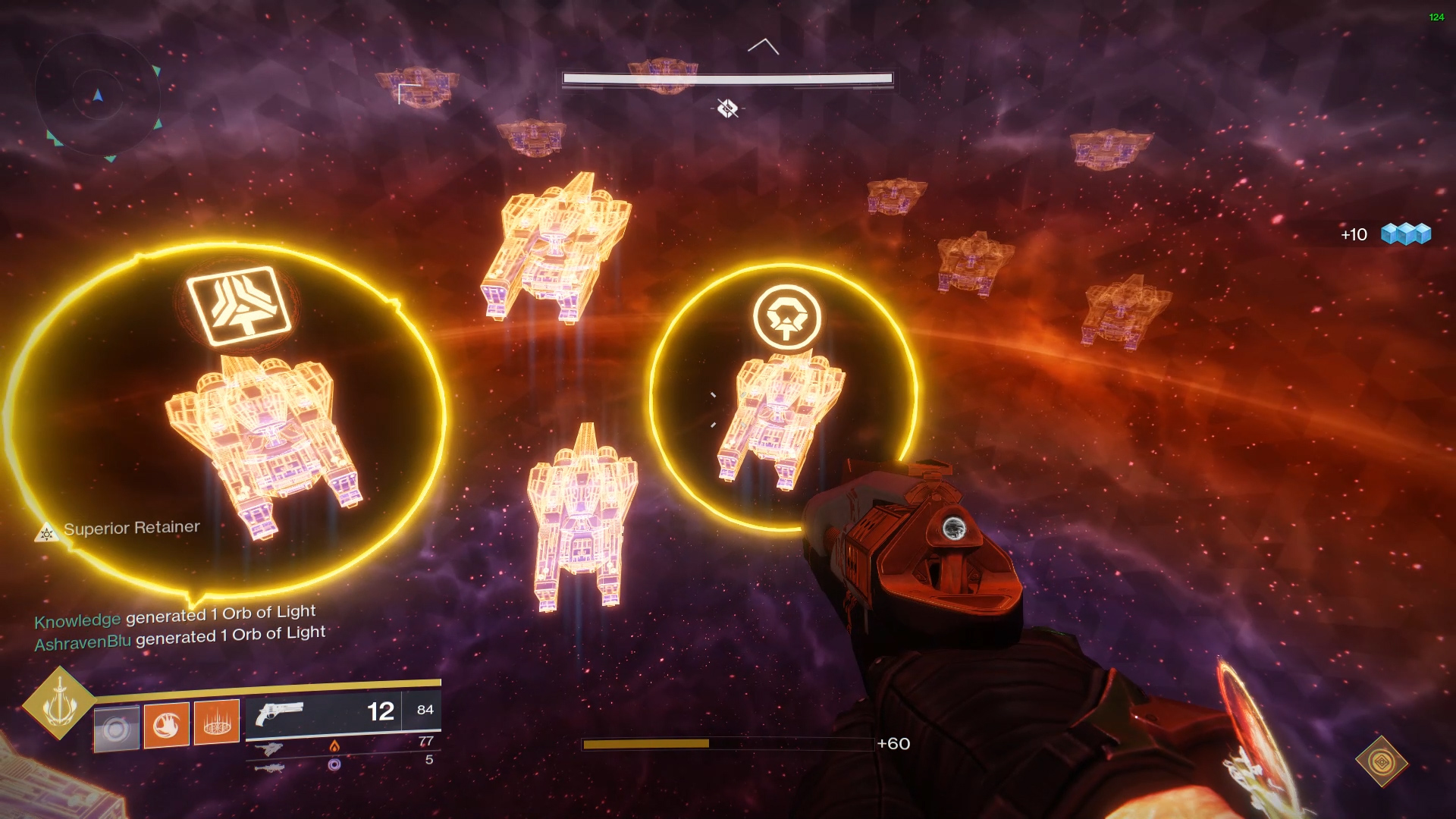Click the blue glimmer cubes reward icon
The width and height of the screenshot is (1456, 819).
[1405, 234]
